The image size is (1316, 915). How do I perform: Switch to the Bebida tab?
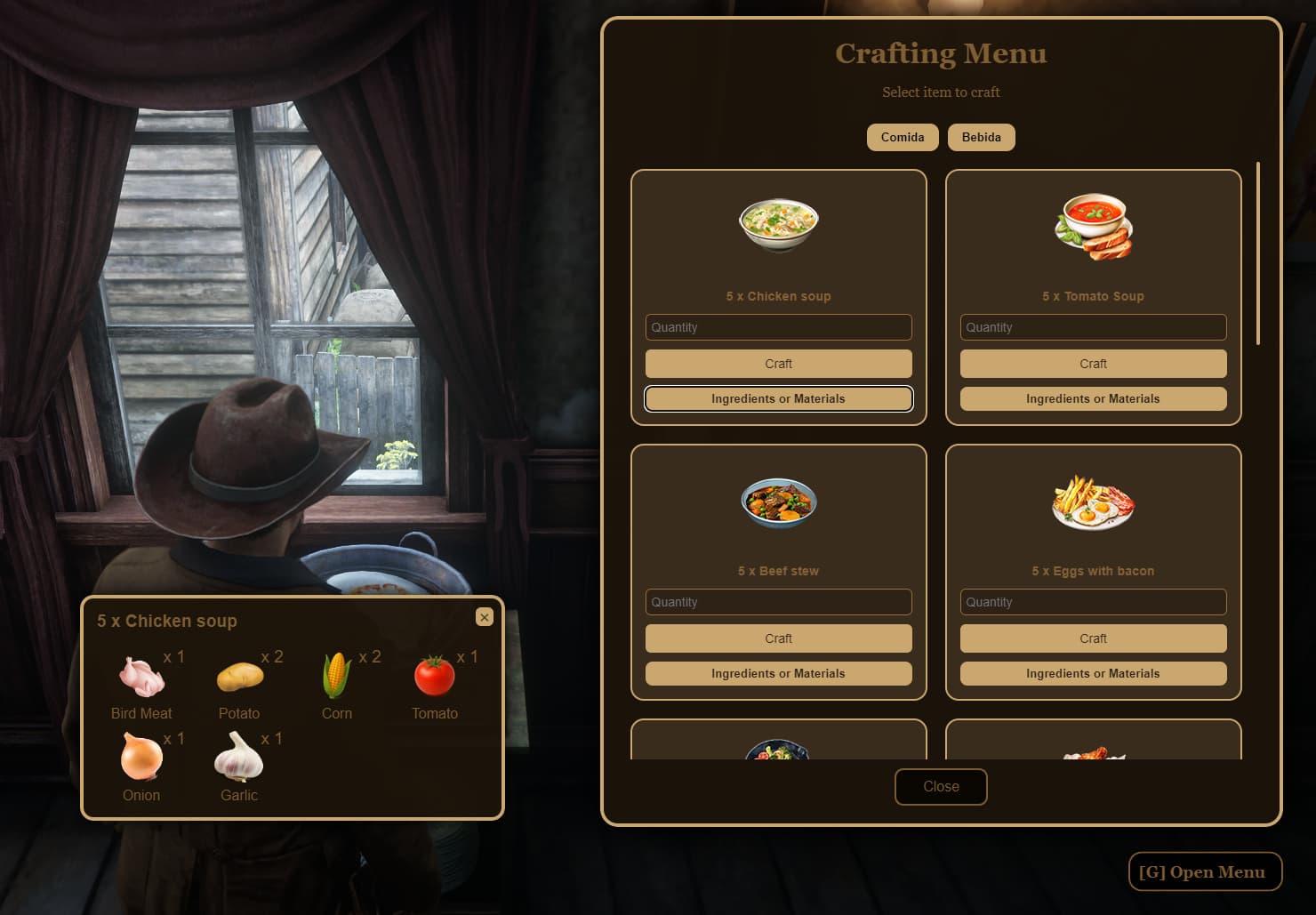(x=982, y=137)
